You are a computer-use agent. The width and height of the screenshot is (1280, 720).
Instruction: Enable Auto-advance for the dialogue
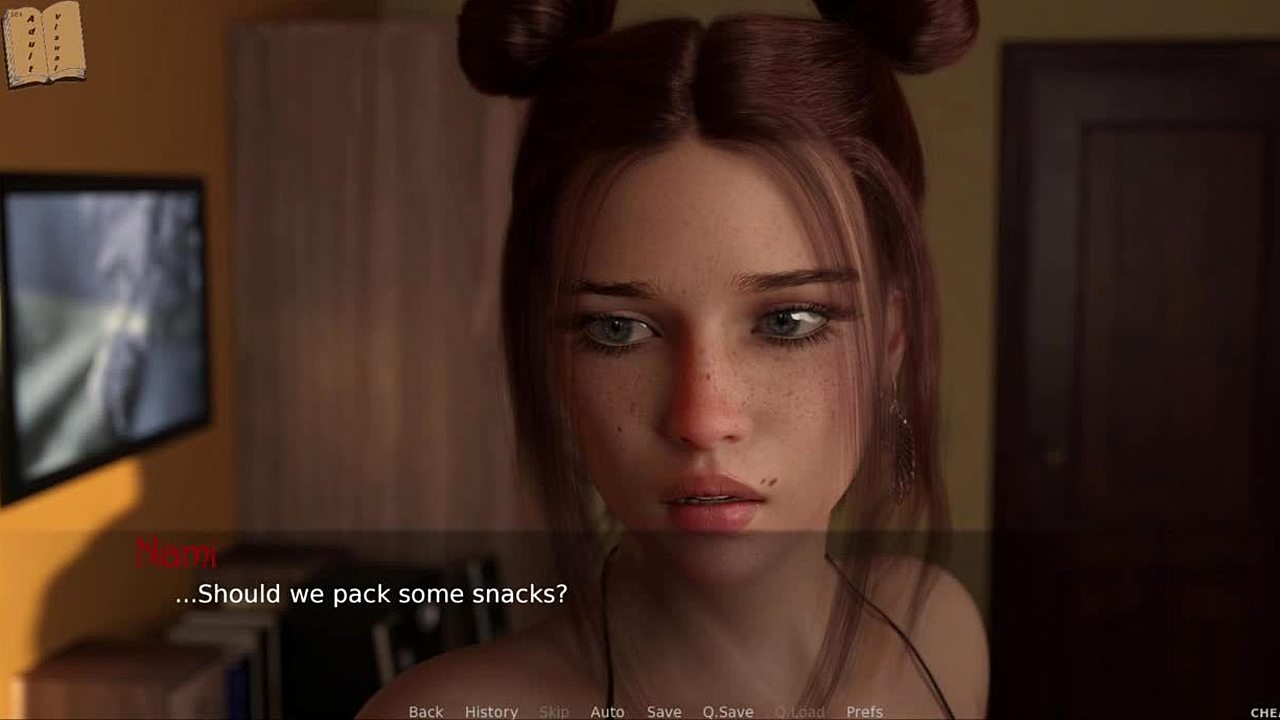607,712
